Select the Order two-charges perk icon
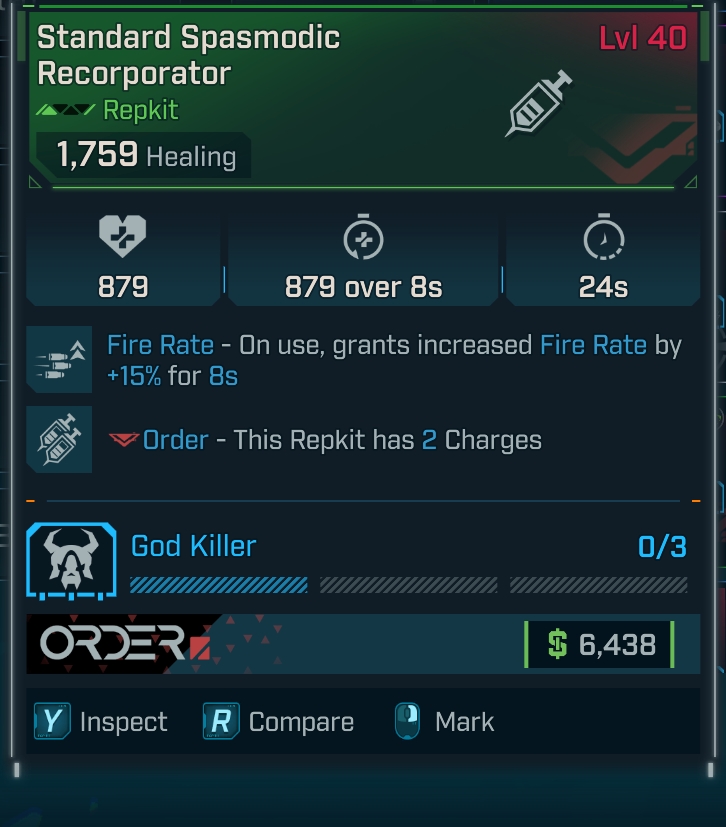Viewport: 726px width, 827px height. pyautogui.click(x=59, y=439)
